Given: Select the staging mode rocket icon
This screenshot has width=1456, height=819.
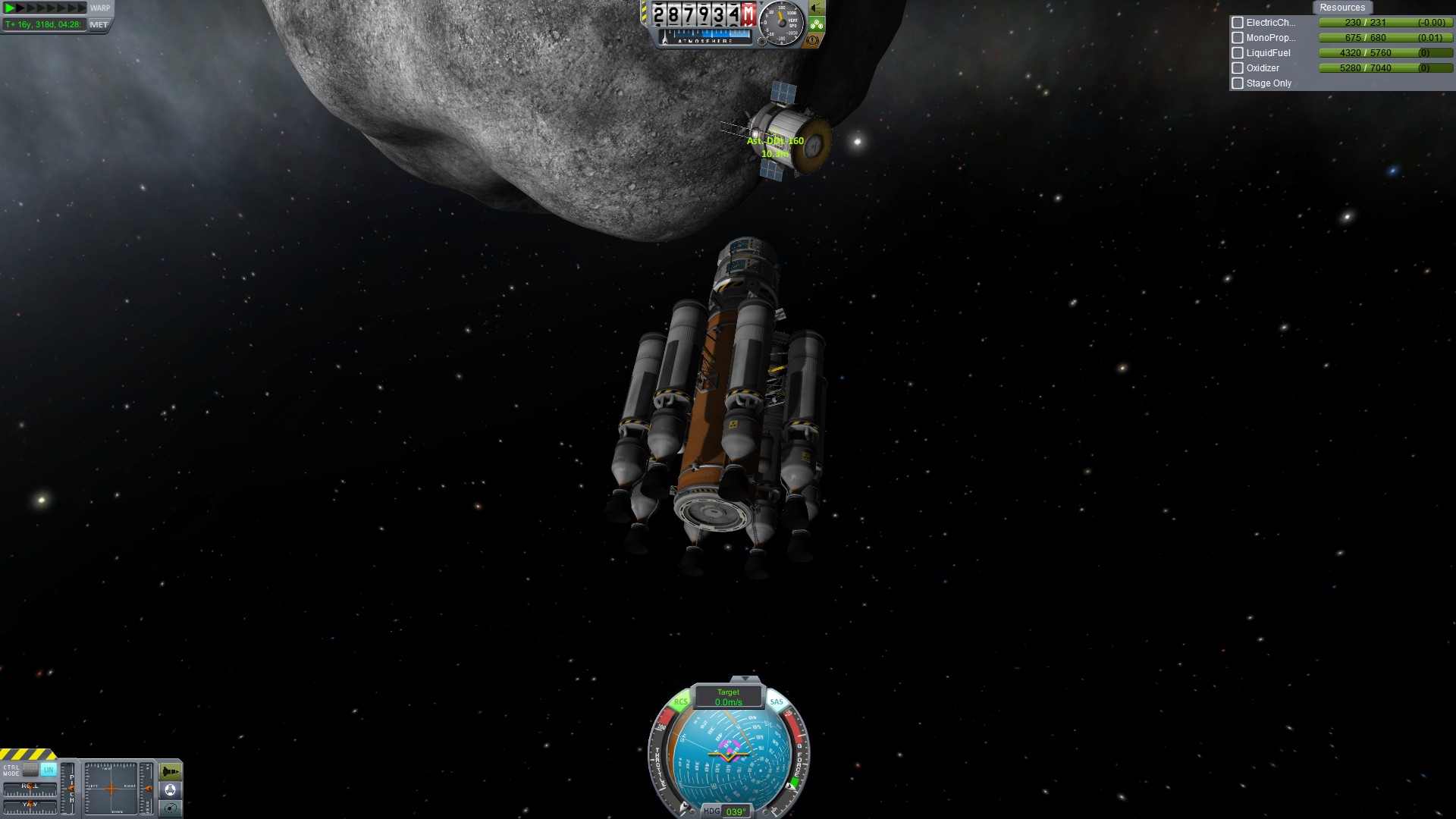Looking at the screenshot, I should [171, 772].
